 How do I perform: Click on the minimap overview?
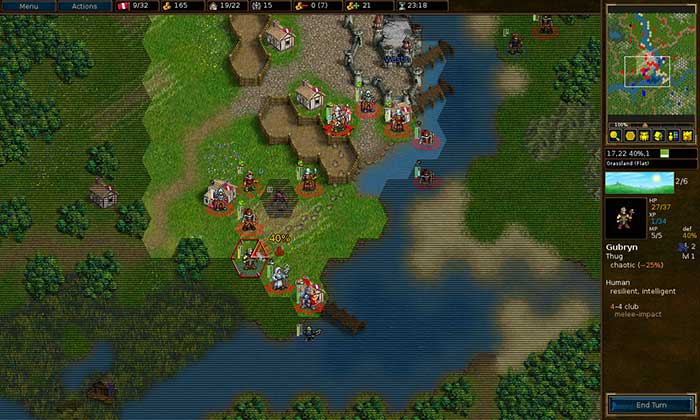click(x=651, y=62)
